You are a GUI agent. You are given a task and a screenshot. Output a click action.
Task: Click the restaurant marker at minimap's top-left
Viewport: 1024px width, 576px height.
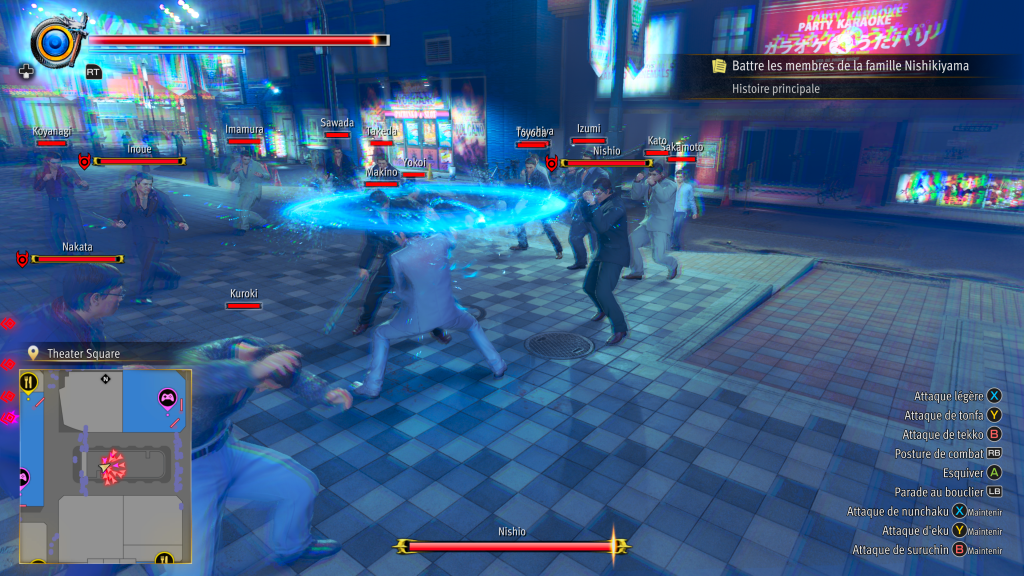coord(29,381)
